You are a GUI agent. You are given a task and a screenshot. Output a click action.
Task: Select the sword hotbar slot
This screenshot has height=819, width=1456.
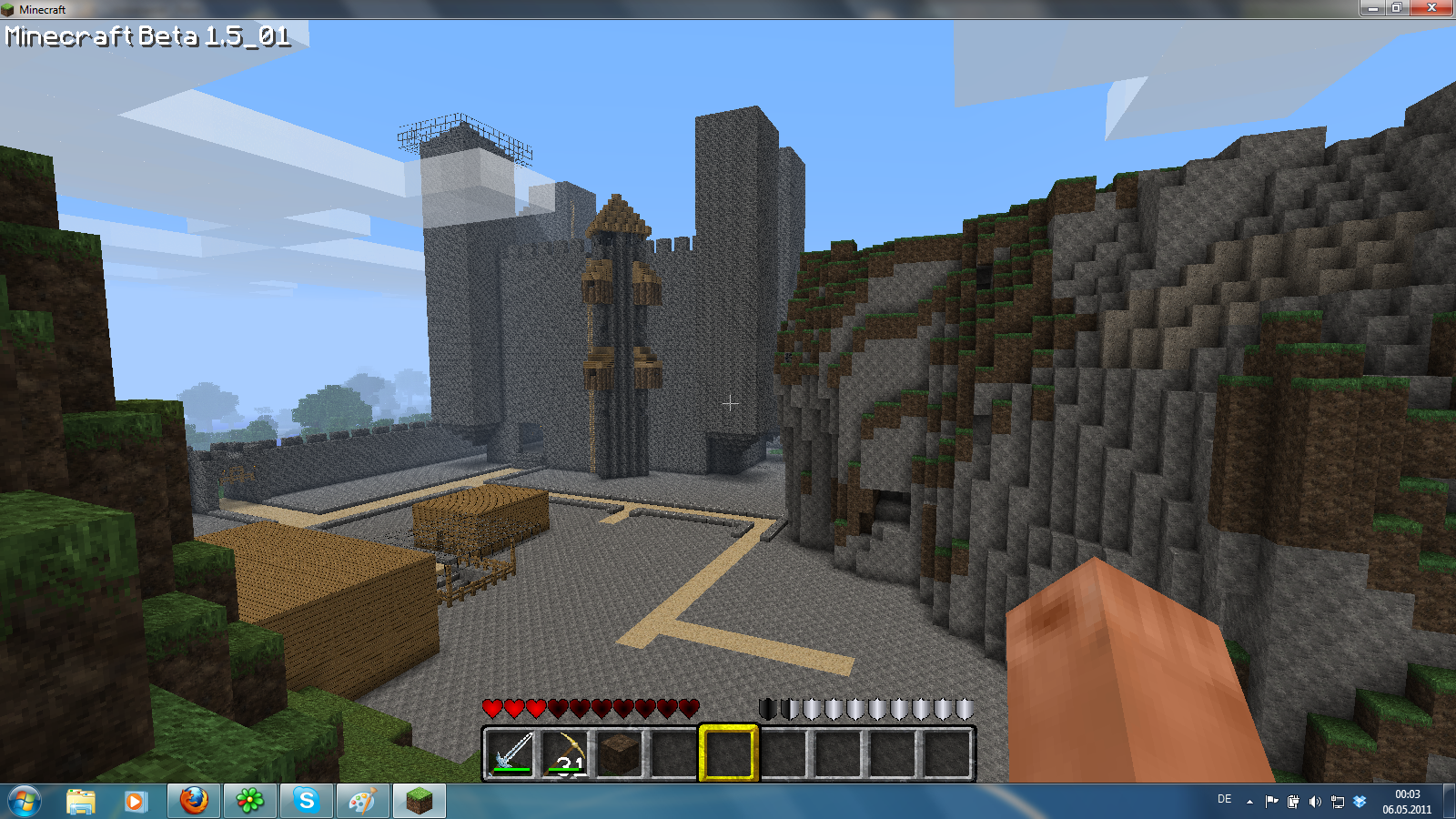pos(511,753)
